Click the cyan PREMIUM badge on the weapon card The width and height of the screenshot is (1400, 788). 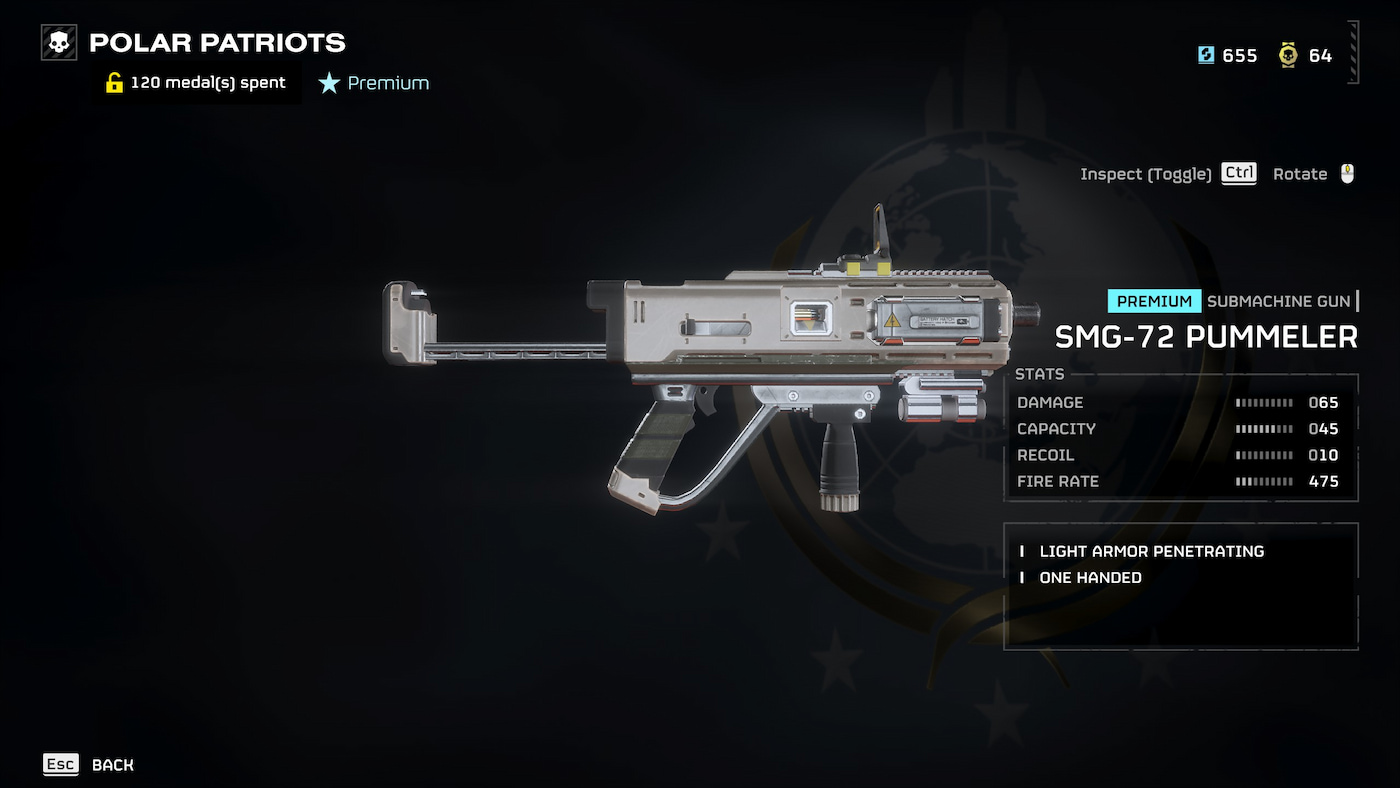1154,300
